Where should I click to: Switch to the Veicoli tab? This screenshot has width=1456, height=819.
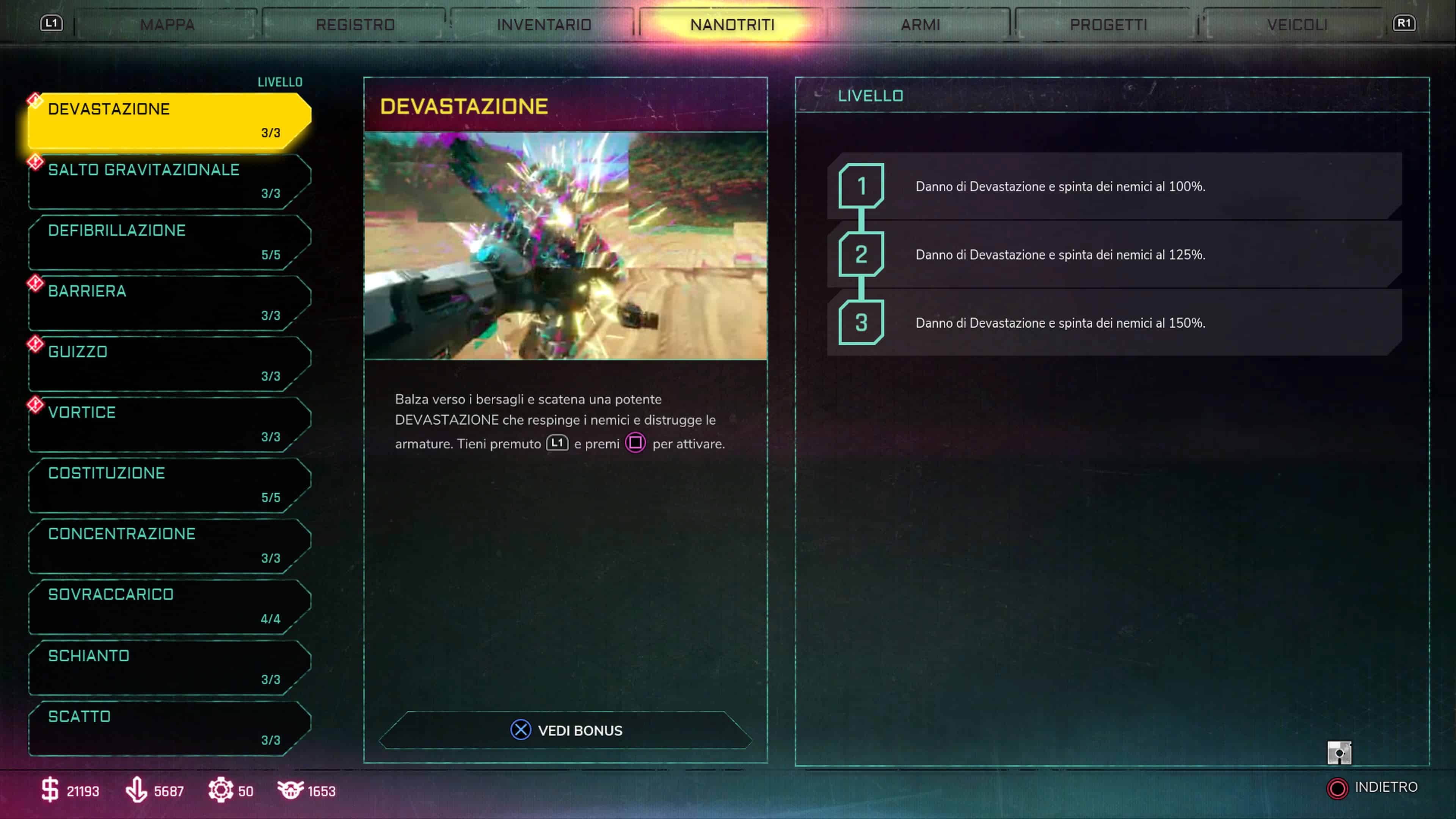[x=1297, y=25]
